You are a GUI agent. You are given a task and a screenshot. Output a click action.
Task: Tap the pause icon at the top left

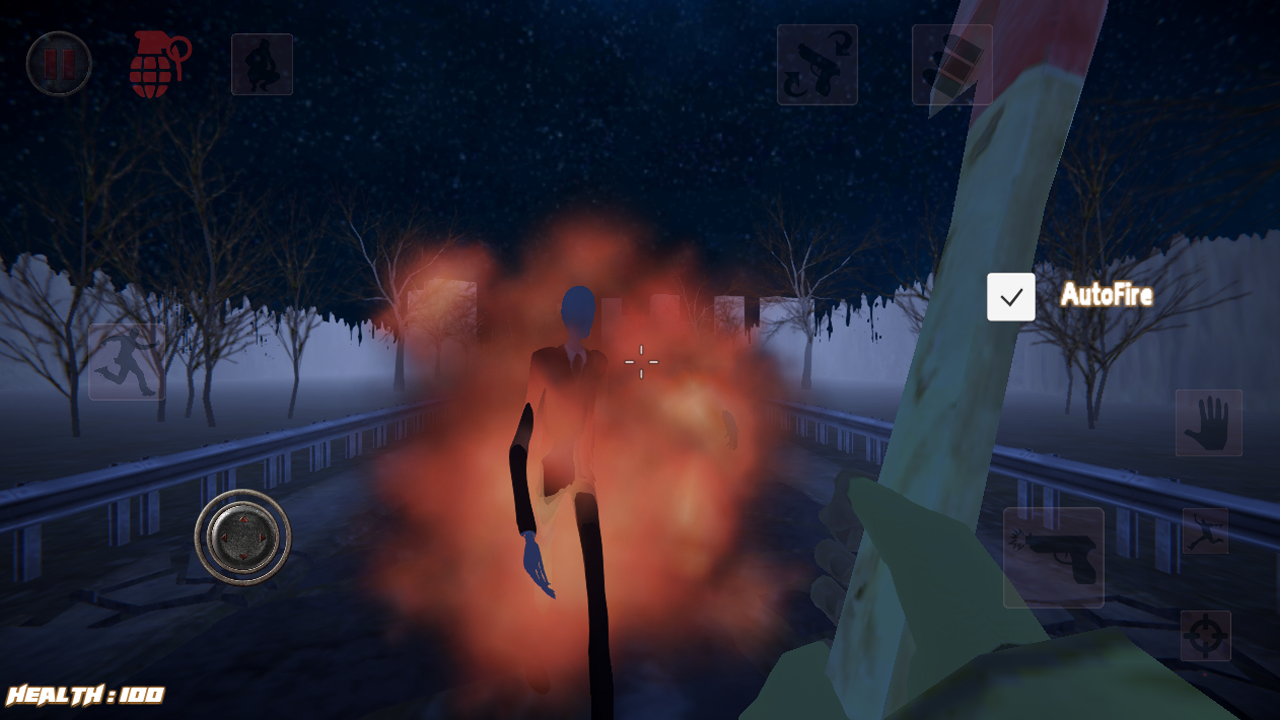pyautogui.click(x=59, y=63)
